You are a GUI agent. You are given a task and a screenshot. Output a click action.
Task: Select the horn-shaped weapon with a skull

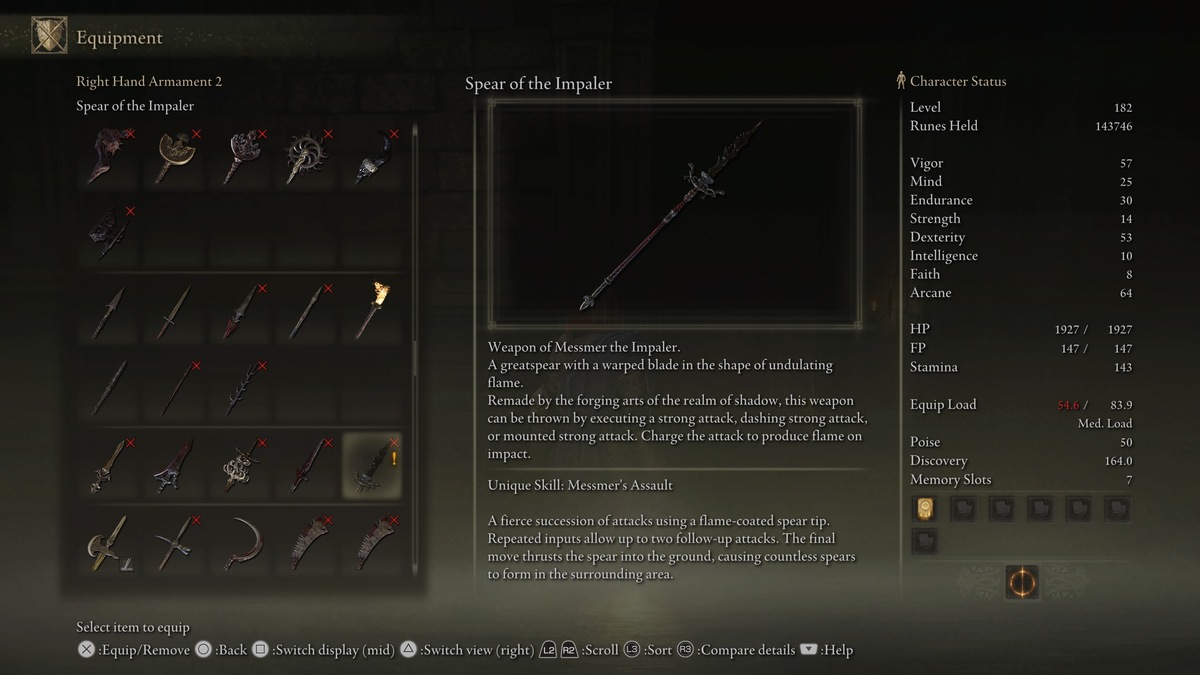coord(371,157)
